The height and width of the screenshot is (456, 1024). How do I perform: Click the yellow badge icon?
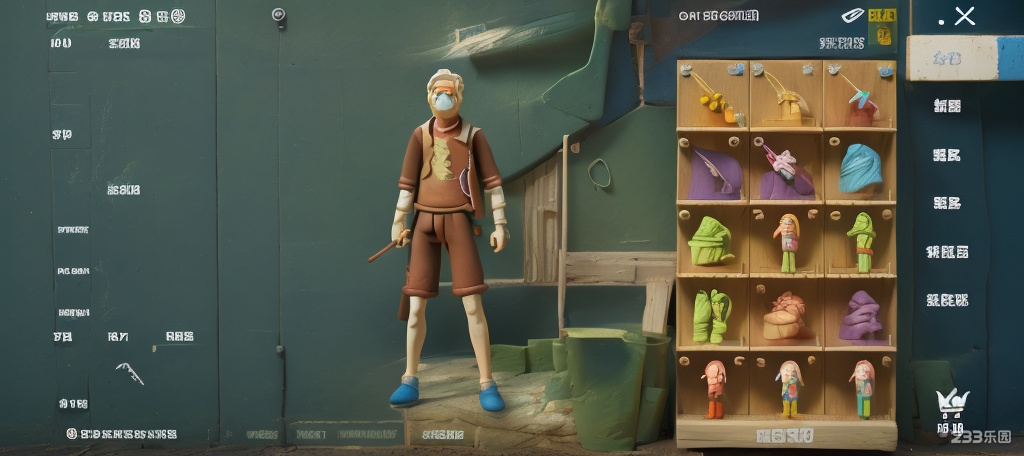click(882, 17)
